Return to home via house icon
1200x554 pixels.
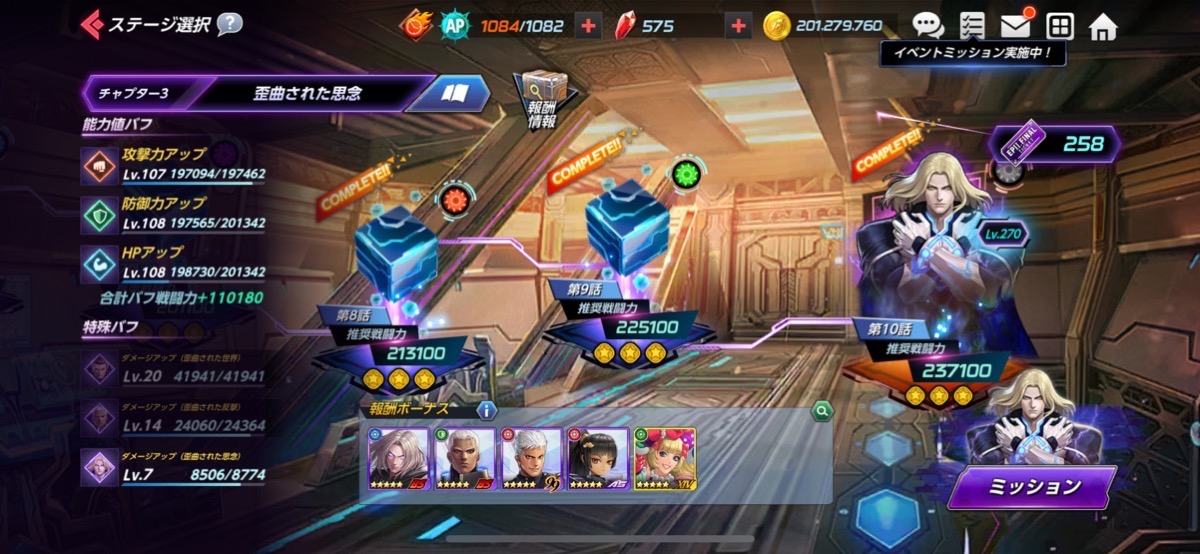(x=1103, y=26)
